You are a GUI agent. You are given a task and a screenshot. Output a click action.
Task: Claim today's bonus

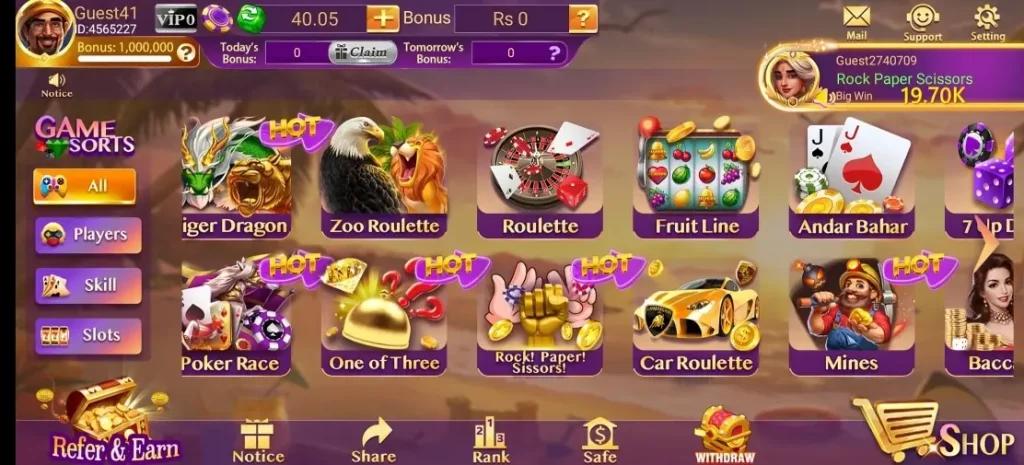(362, 53)
